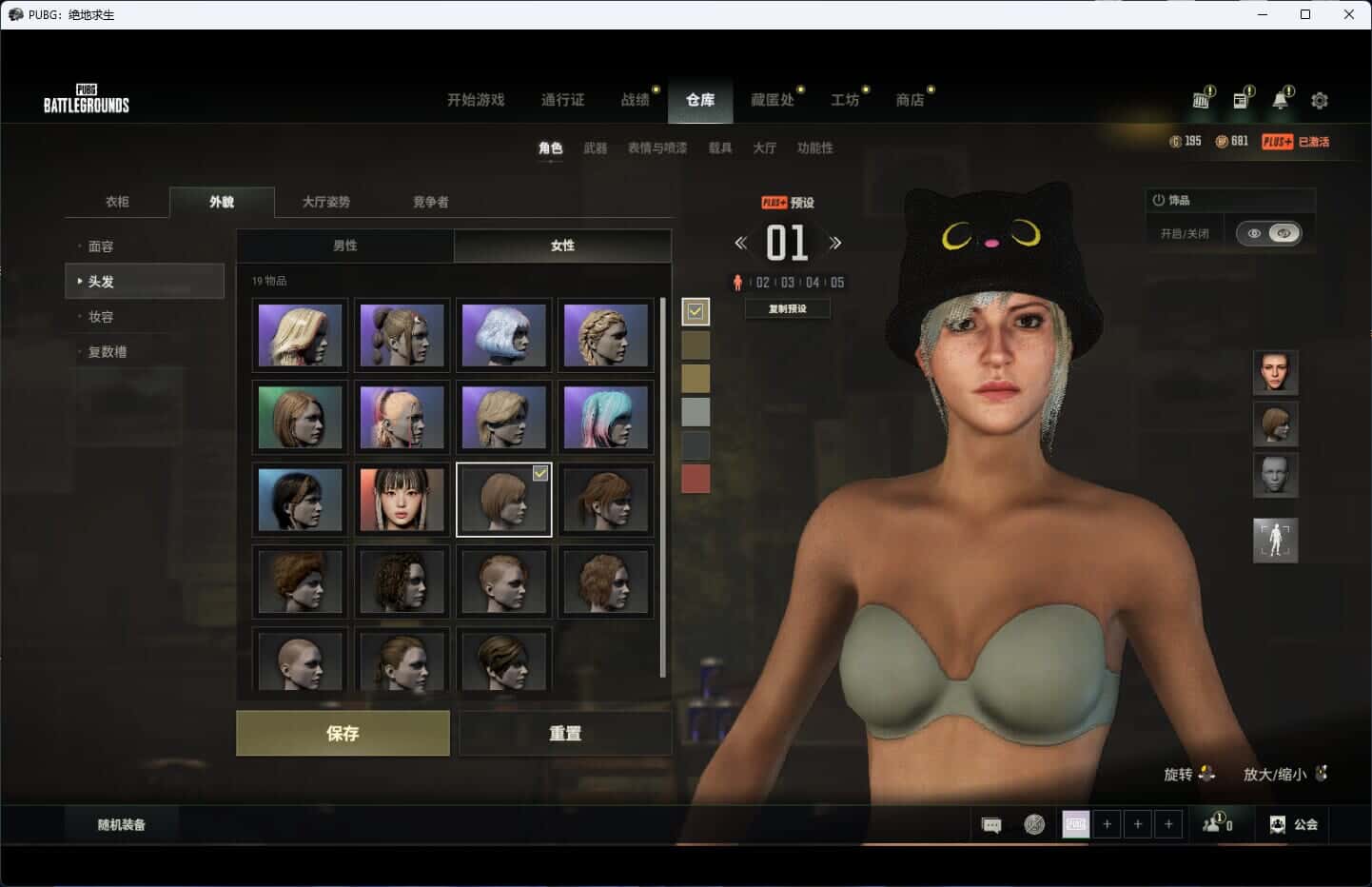Click the 复制预设 copy preset button
The height and width of the screenshot is (887, 1372).
click(788, 308)
